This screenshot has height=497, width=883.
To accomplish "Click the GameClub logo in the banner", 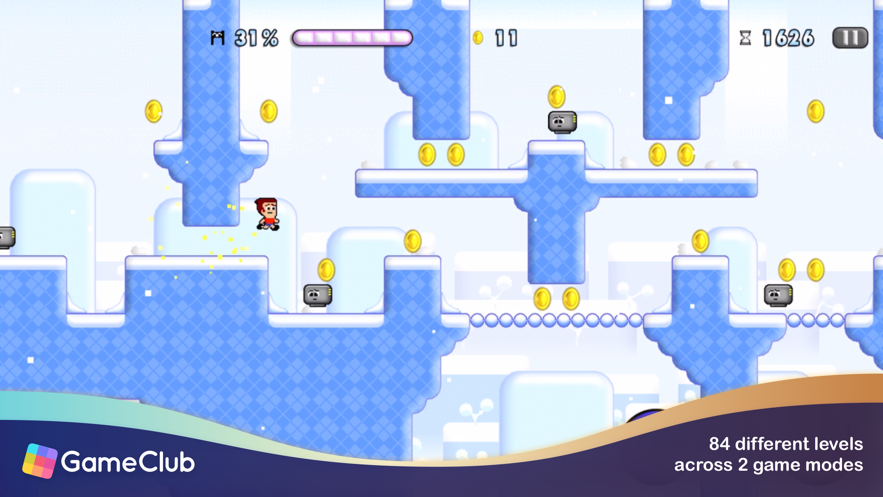I will [108, 461].
